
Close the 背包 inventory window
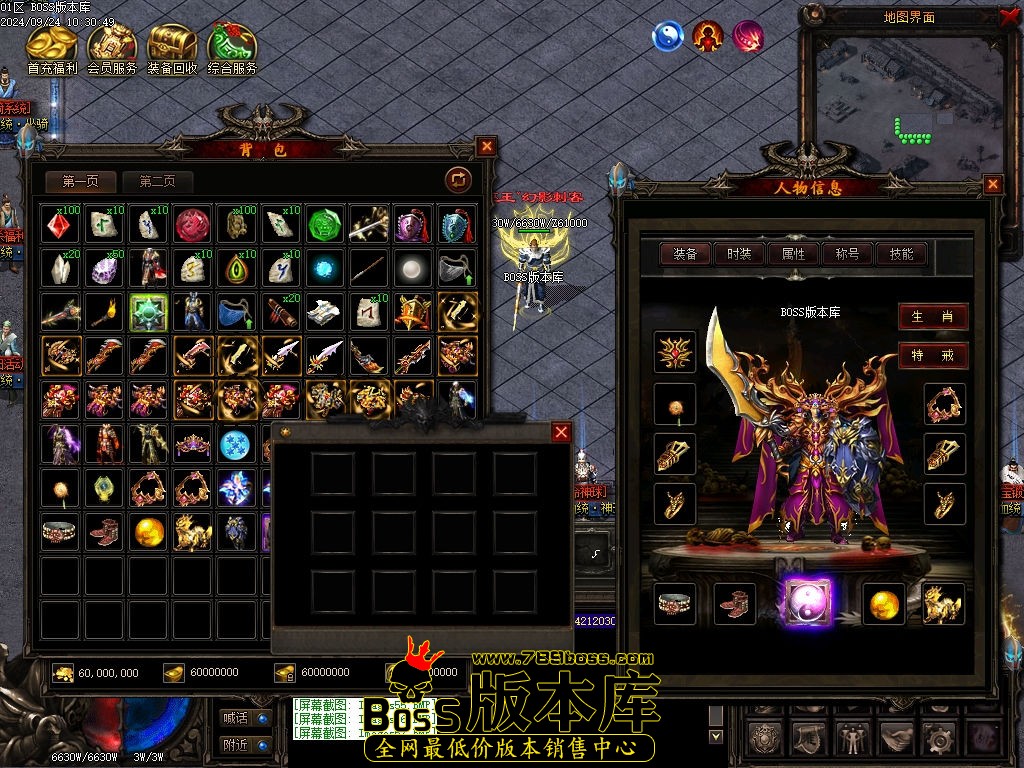click(x=486, y=146)
